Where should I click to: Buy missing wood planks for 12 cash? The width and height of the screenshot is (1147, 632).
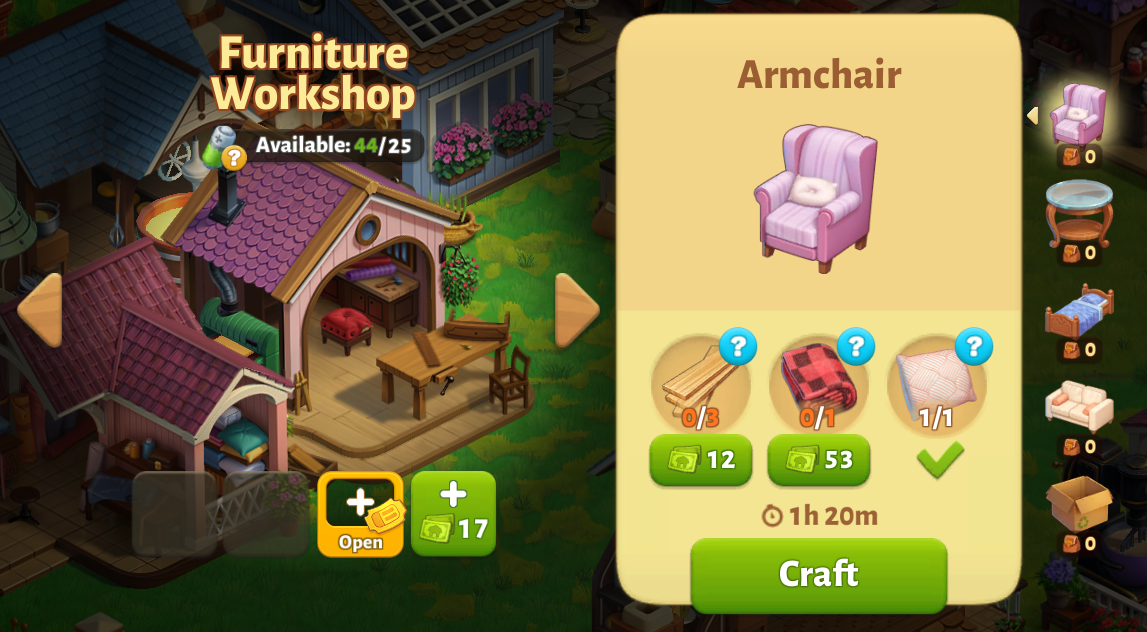click(x=701, y=460)
